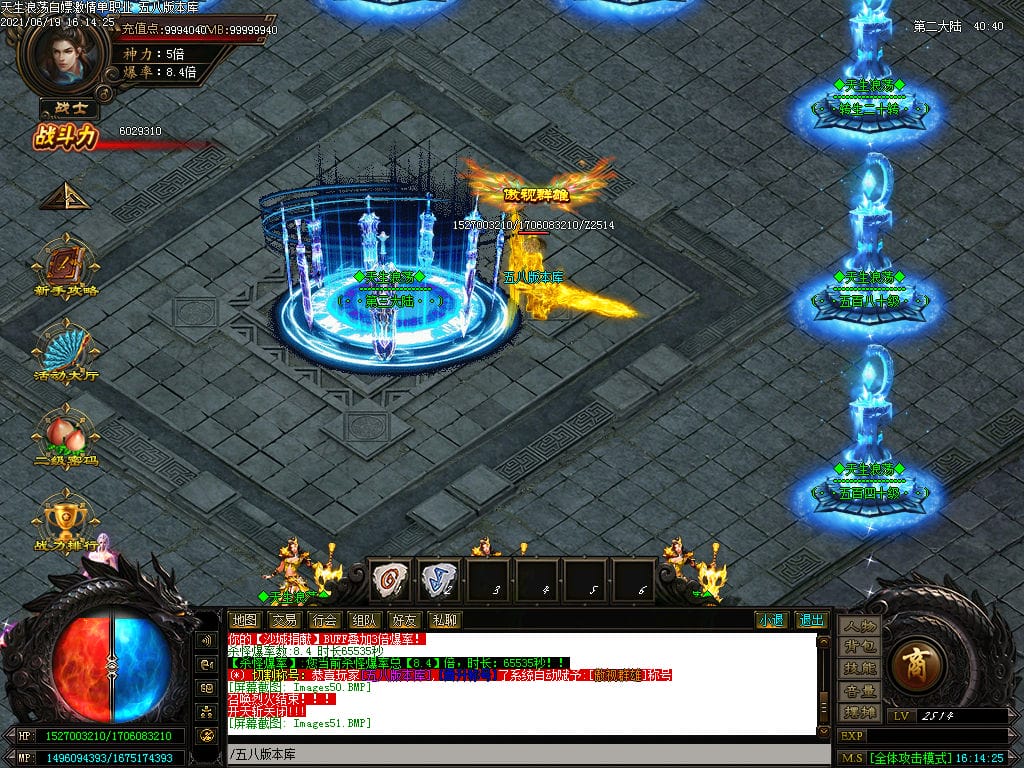Open the 好友 friends button

click(x=405, y=620)
